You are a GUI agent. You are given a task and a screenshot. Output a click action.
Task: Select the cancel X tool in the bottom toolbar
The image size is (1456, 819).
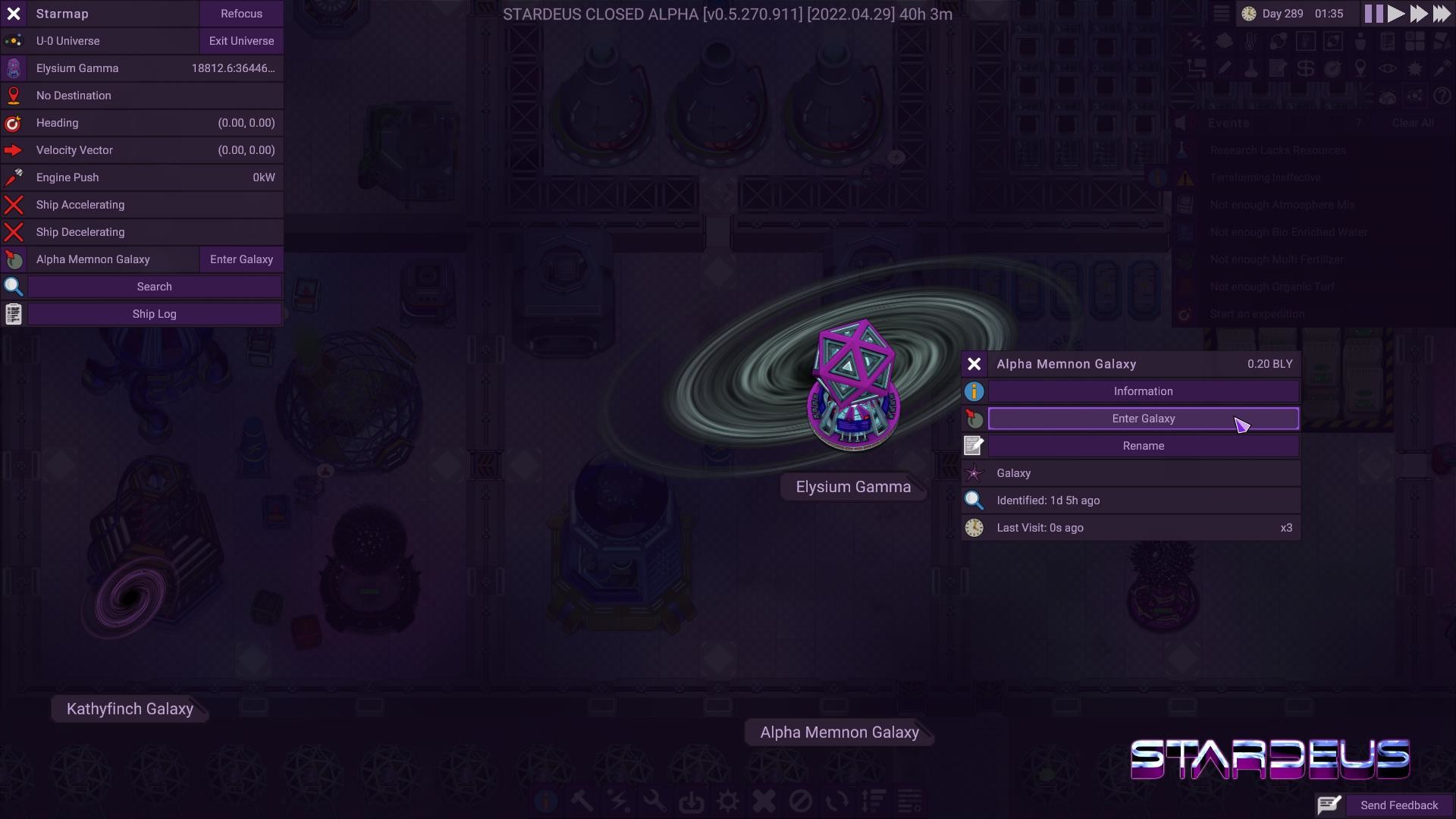click(764, 801)
